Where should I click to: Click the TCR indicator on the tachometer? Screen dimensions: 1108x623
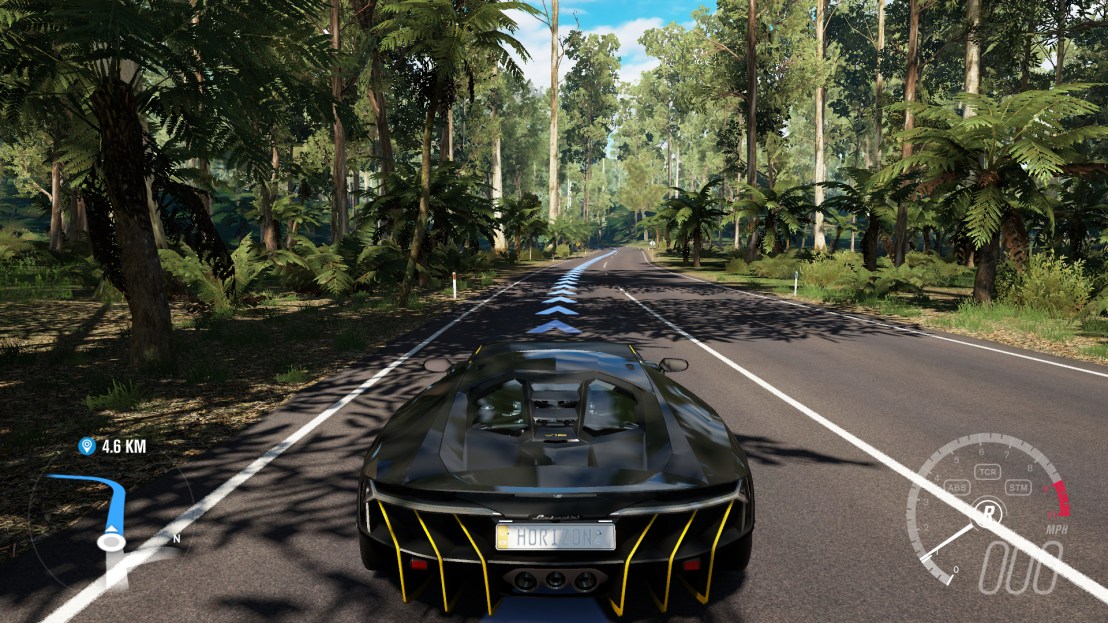click(988, 471)
